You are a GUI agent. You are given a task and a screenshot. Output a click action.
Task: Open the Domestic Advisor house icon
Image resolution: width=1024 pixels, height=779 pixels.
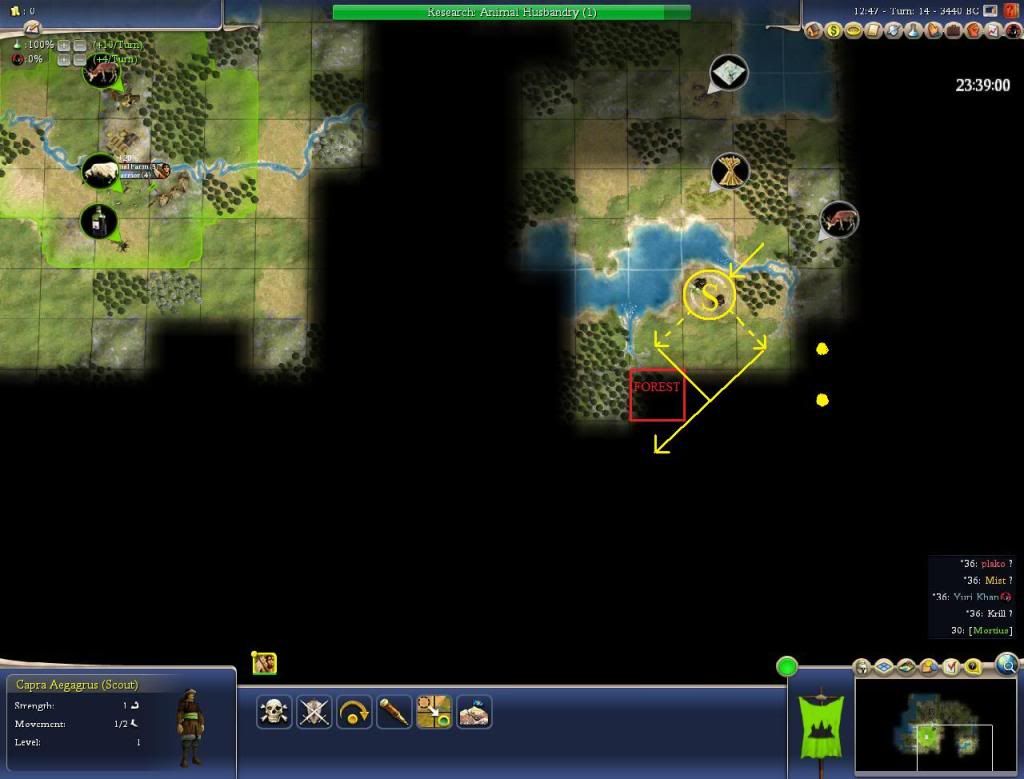pos(815,31)
